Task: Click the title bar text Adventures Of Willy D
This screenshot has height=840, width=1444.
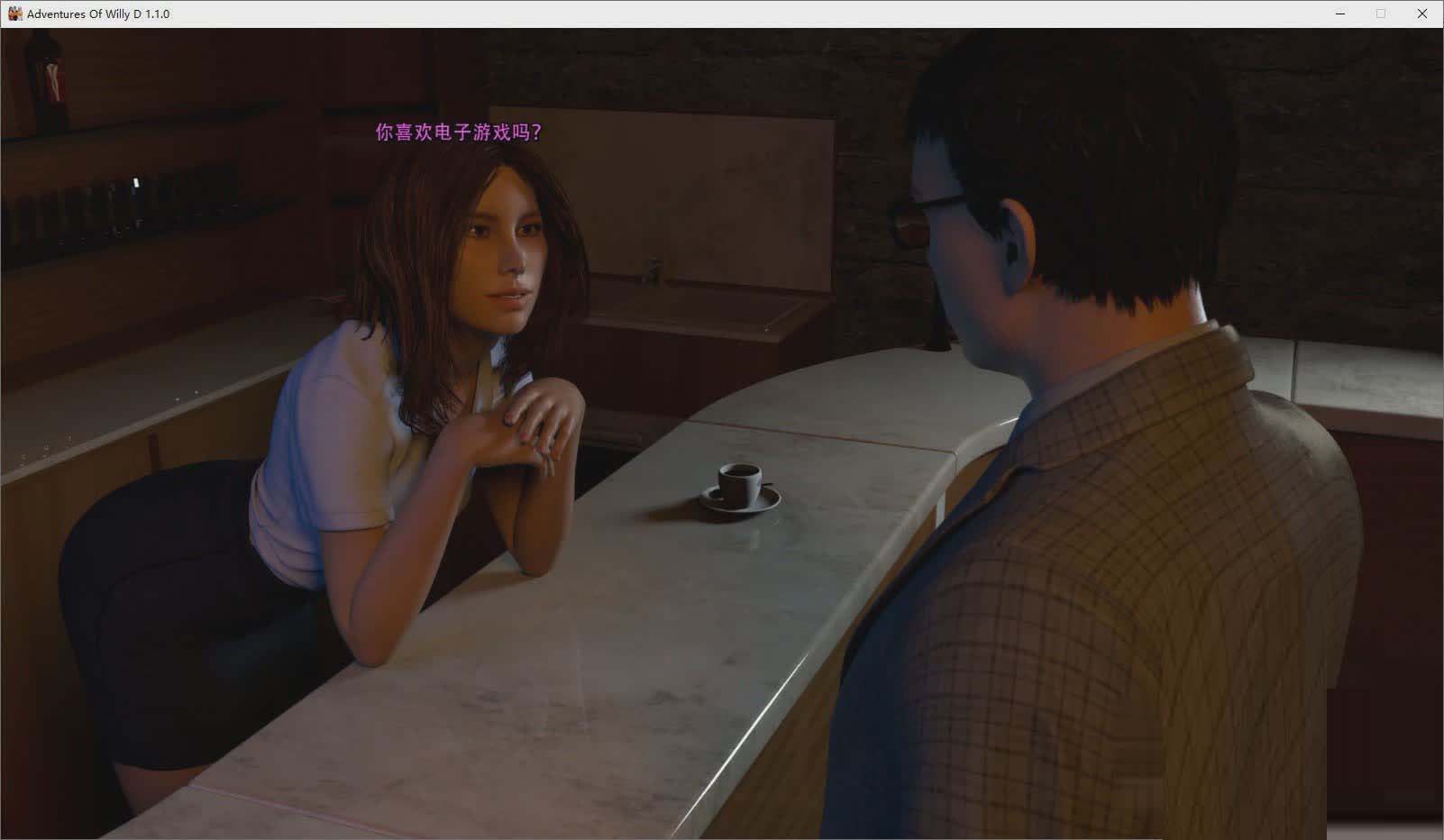Action: tap(99, 14)
